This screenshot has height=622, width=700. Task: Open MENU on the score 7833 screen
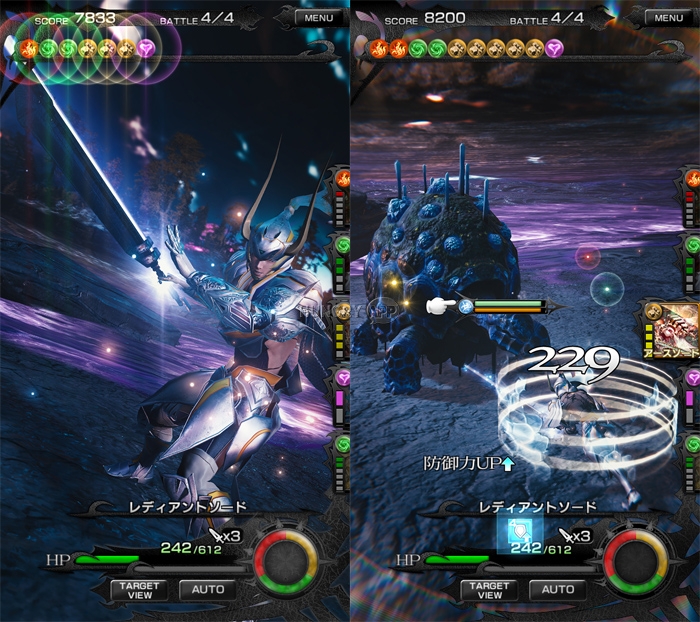pos(319,17)
